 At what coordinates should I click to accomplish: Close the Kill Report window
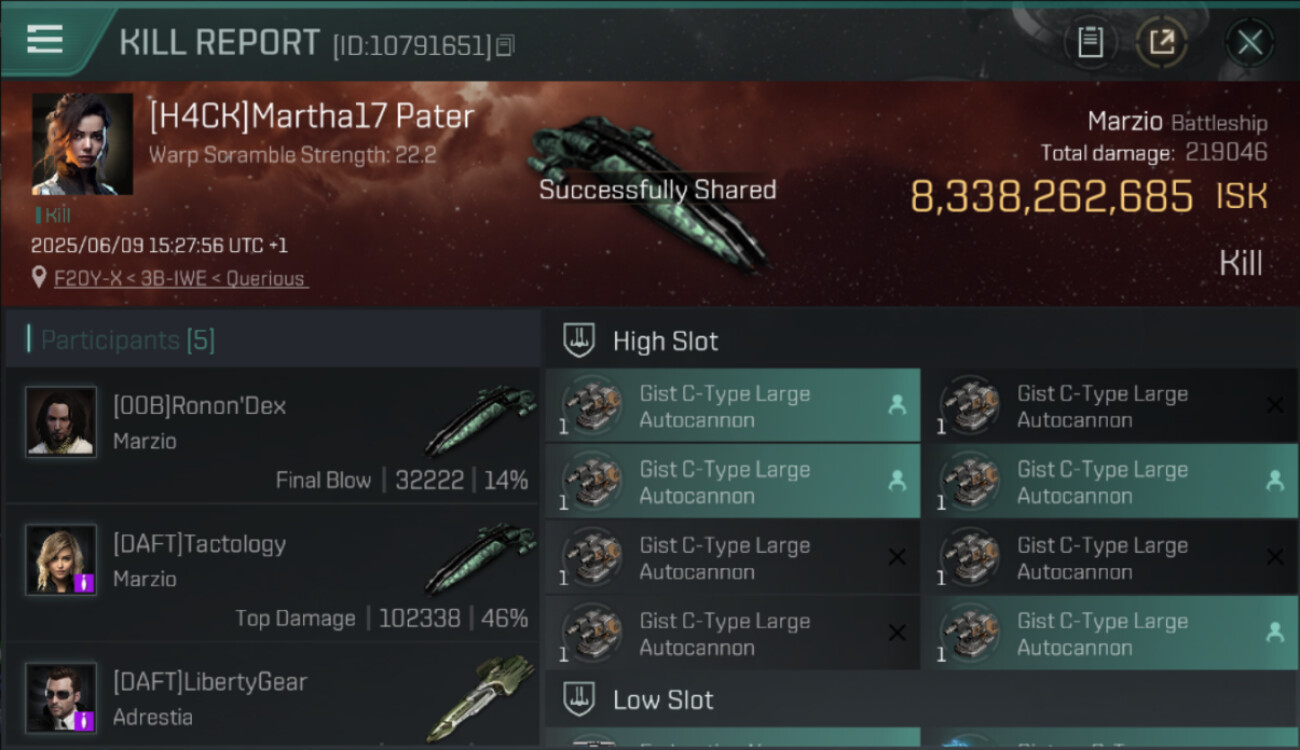pyautogui.click(x=1249, y=42)
